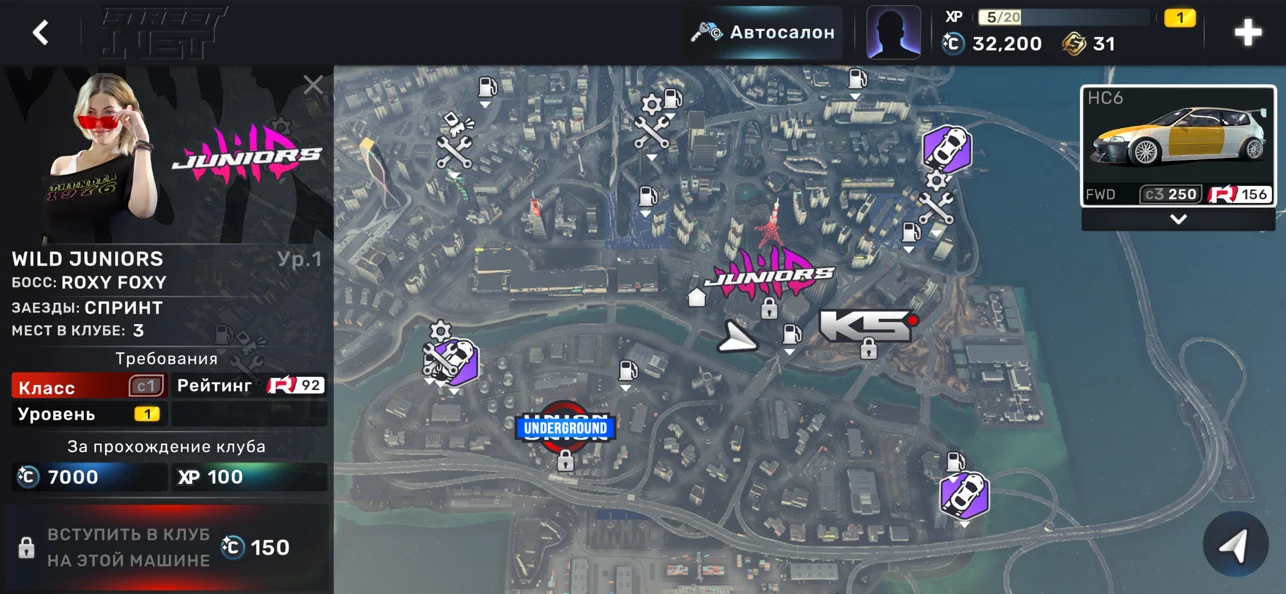
Task: Select the HC6 car card
Action: point(1178,146)
